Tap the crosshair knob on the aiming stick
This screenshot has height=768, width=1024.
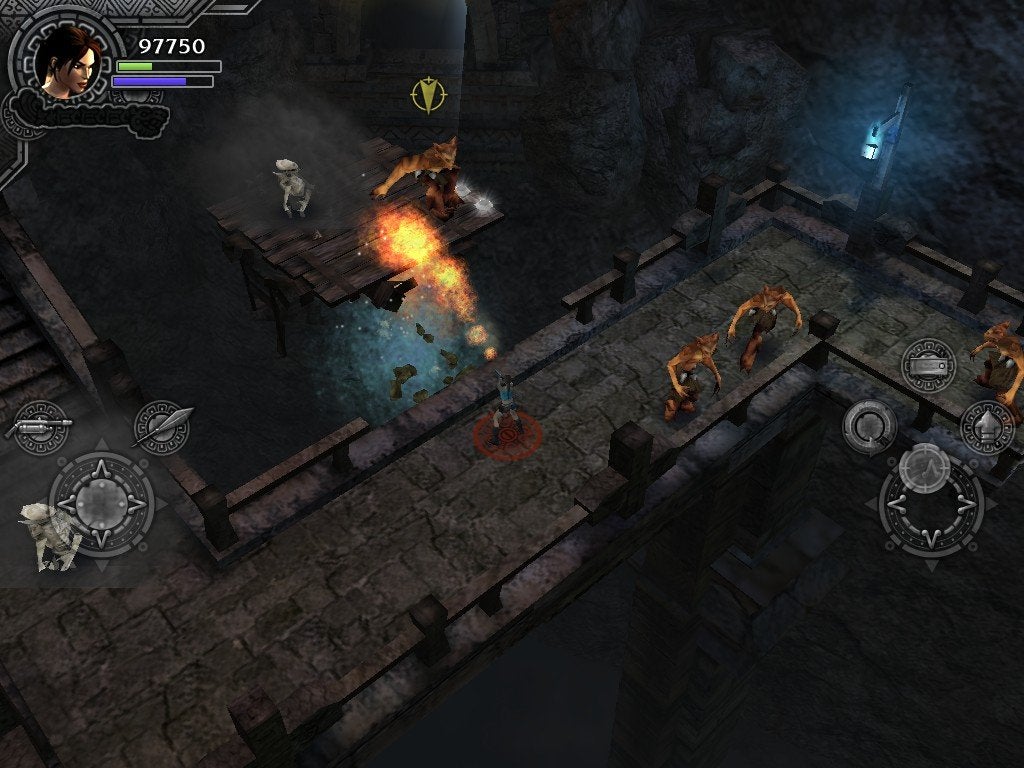coord(923,467)
